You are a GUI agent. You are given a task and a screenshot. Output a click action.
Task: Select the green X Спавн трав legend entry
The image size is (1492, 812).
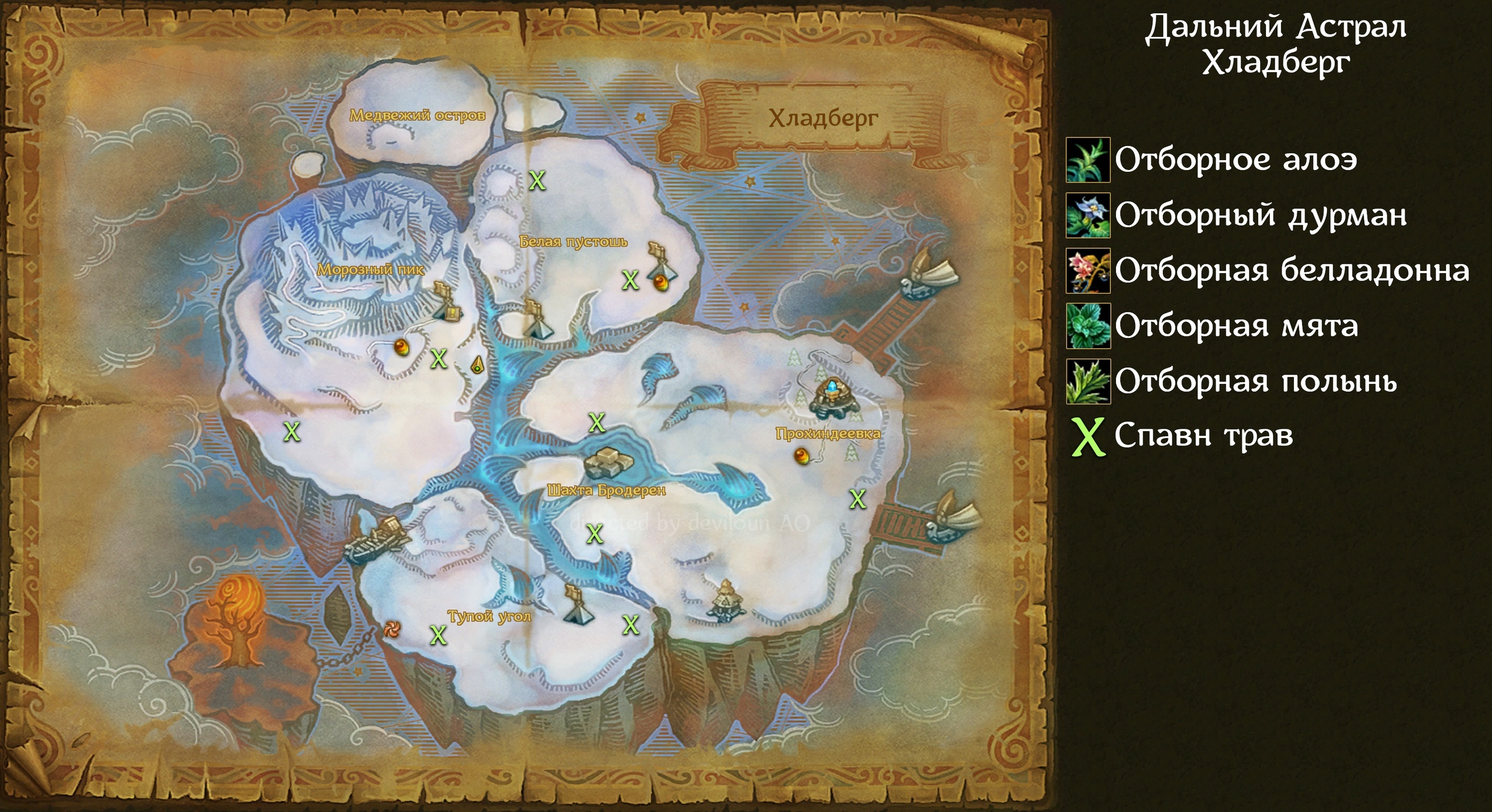1183,436
